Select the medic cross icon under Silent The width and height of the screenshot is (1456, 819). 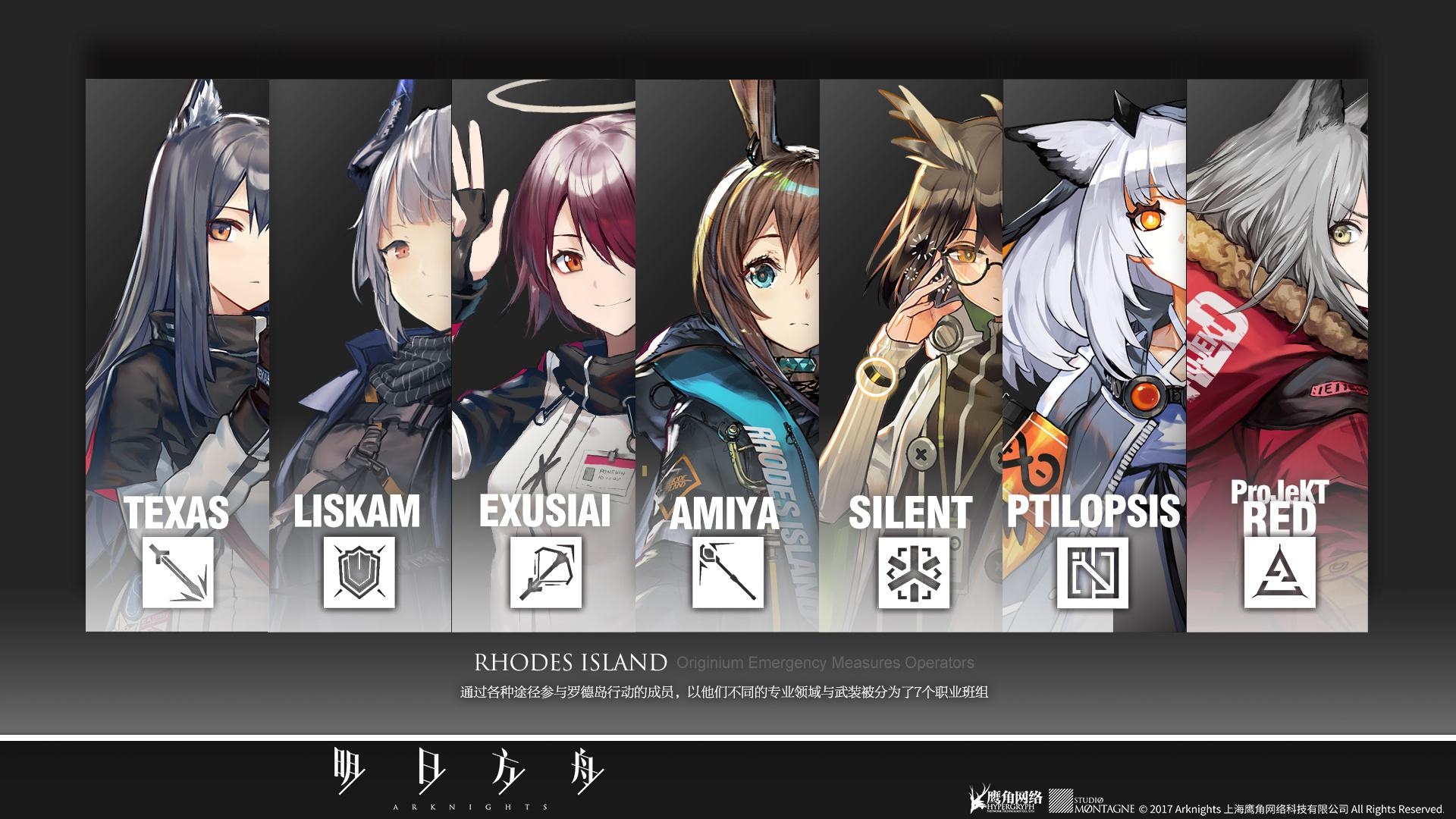tap(914, 573)
